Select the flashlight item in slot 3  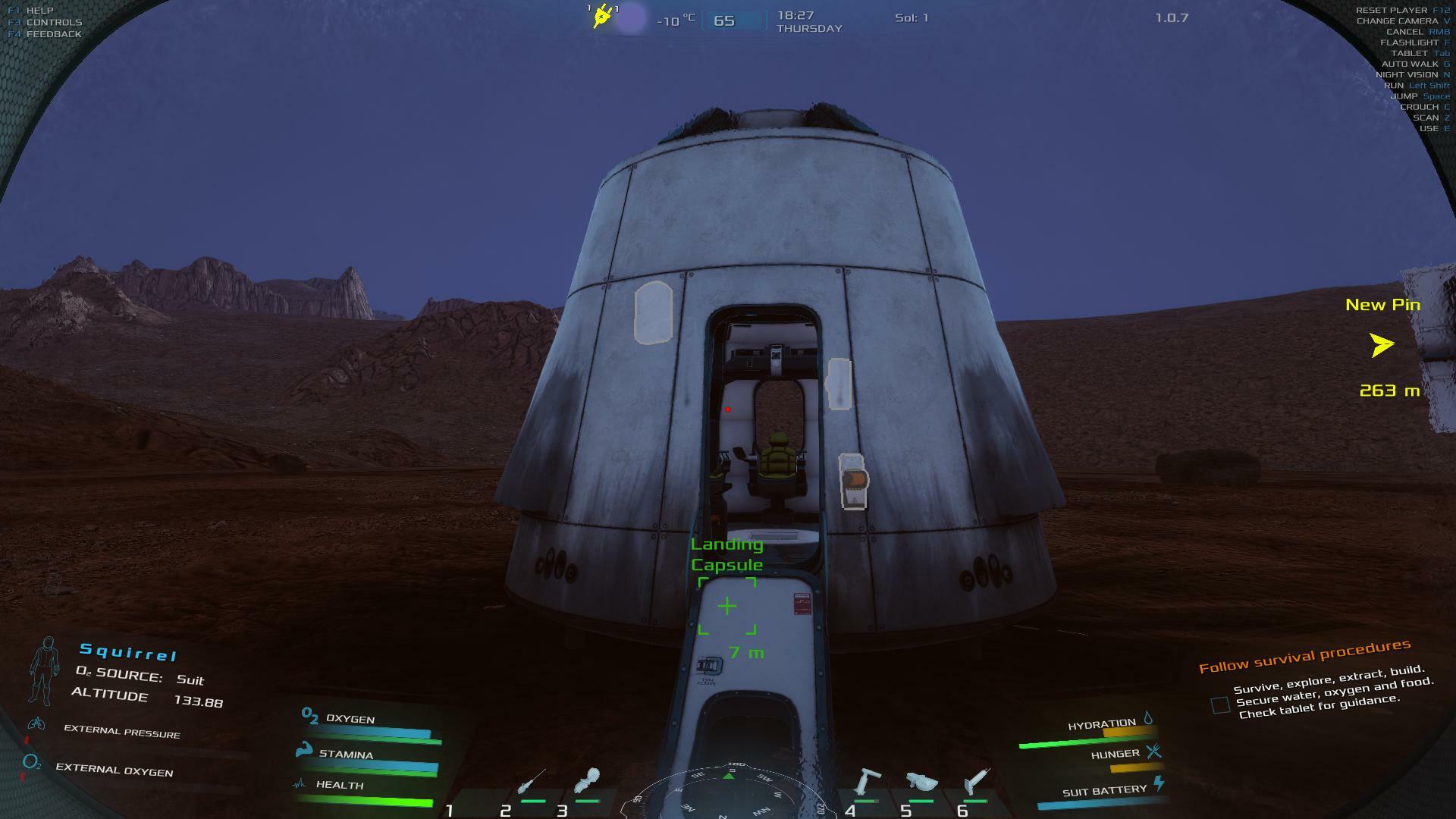pos(587,781)
